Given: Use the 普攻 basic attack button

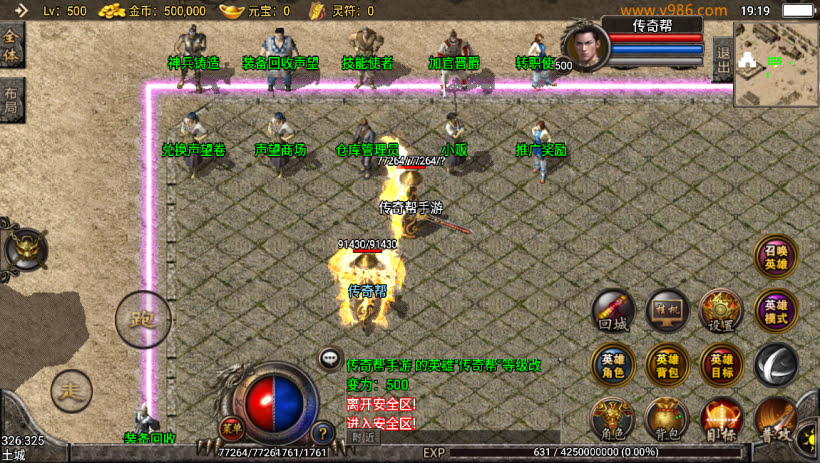Looking at the screenshot, I should [x=777, y=418].
